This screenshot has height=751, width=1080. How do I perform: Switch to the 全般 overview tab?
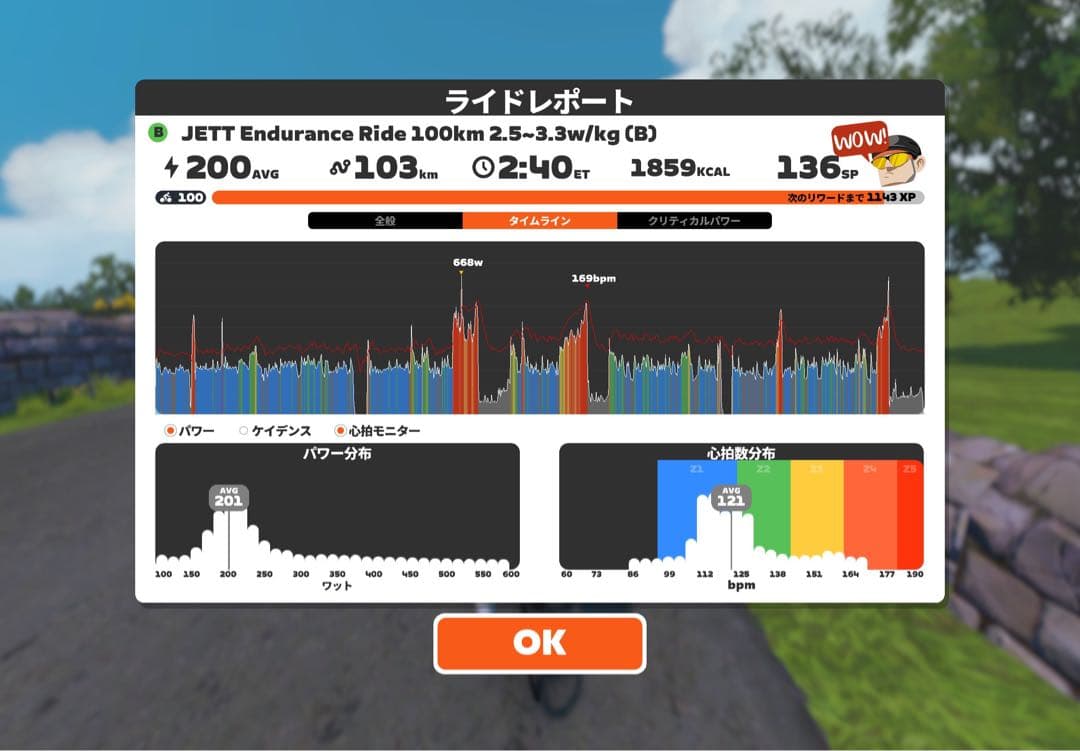coord(385,221)
